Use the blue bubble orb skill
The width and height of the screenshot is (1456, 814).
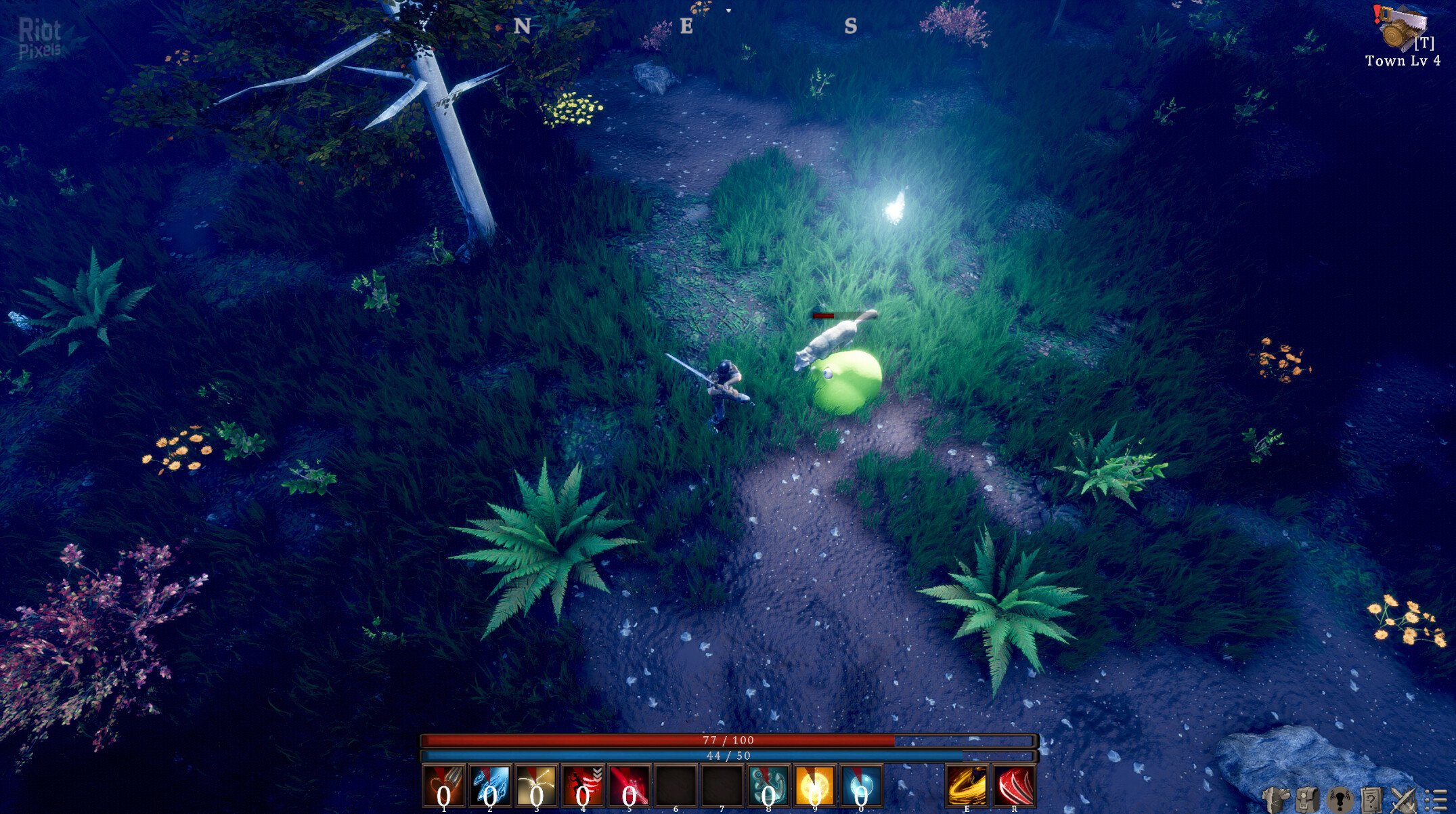(861, 786)
